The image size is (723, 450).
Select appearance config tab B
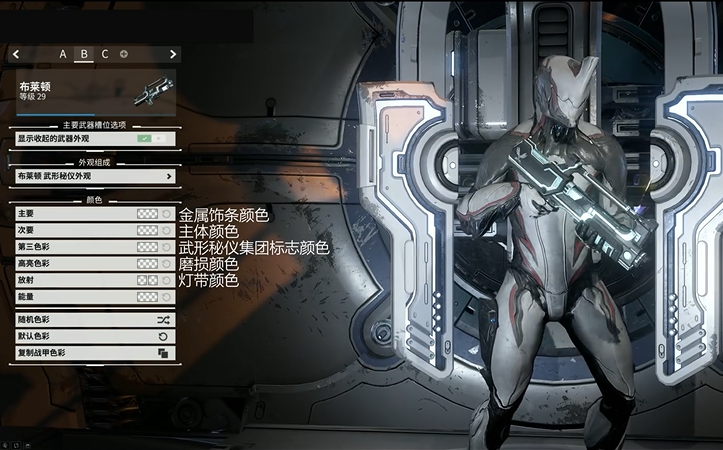[x=84, y=54]
